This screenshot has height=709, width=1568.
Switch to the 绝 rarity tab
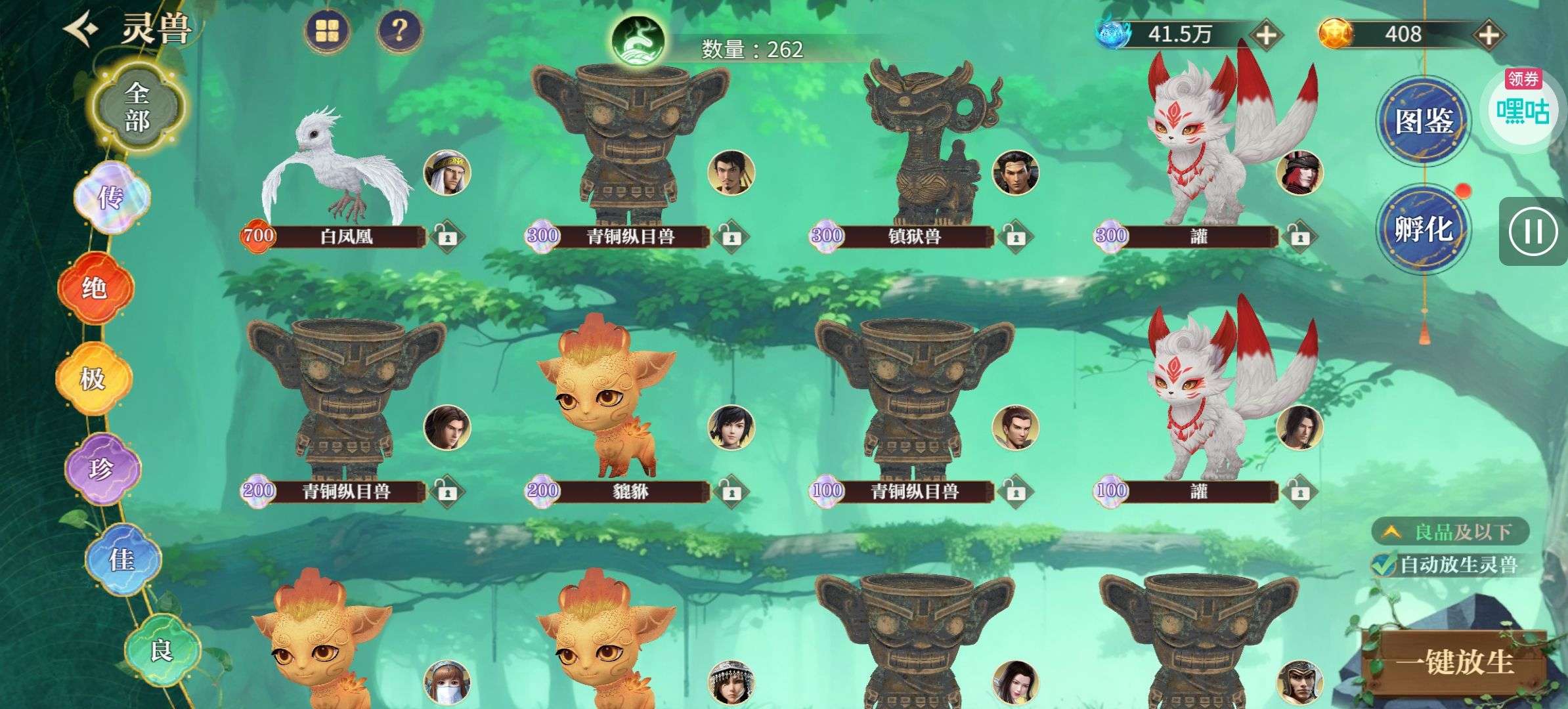(x=95, y=288)
